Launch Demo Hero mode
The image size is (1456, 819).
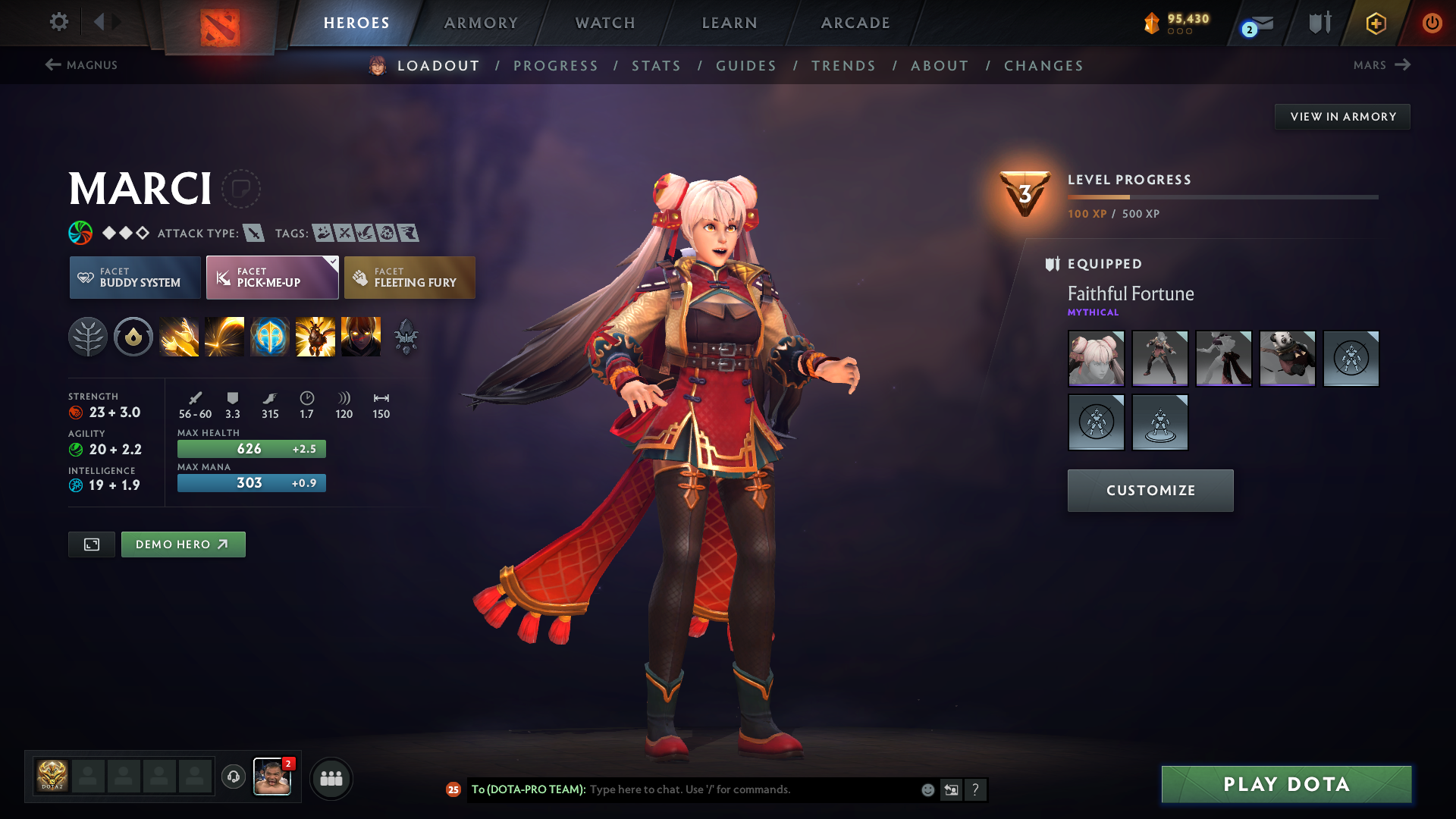(x=183, y=544)
